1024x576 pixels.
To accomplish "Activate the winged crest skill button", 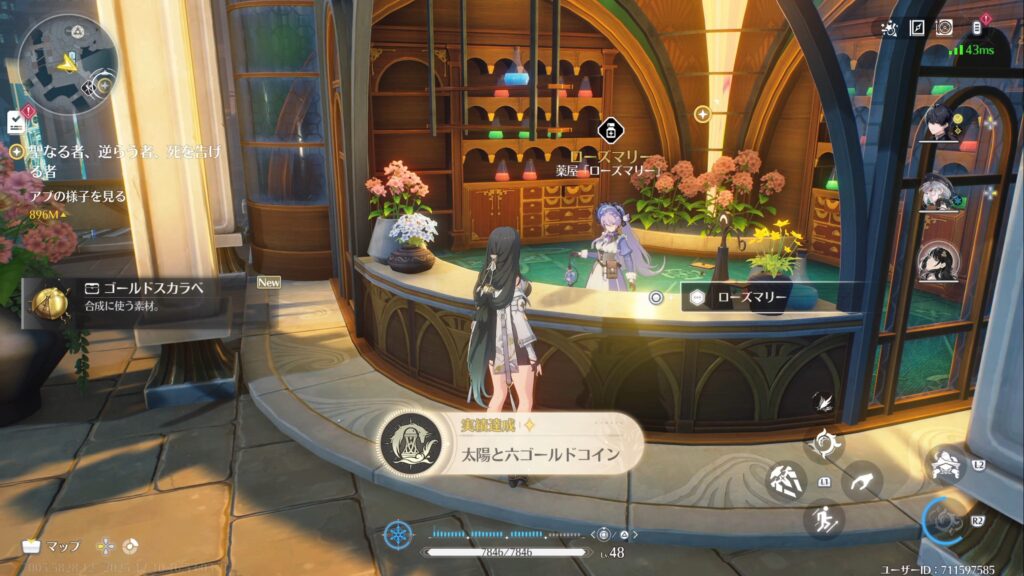I will click(x=944, y=465).
